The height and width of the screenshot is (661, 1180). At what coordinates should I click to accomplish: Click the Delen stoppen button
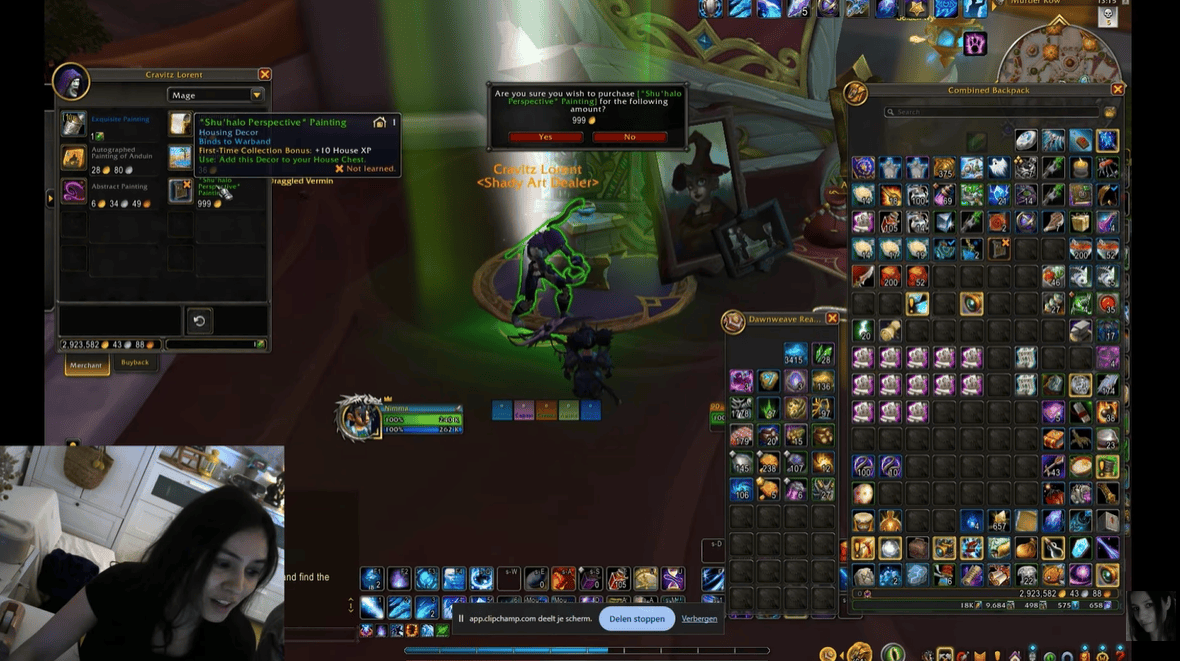(637, 619)
